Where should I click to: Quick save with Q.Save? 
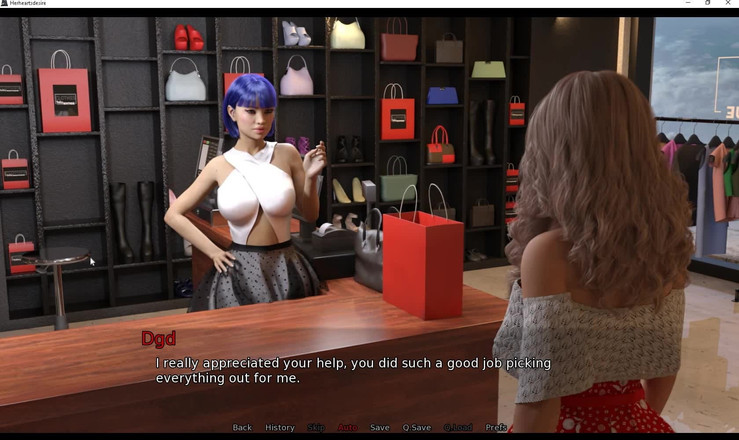pyautogui.click(x=417, y=428)
